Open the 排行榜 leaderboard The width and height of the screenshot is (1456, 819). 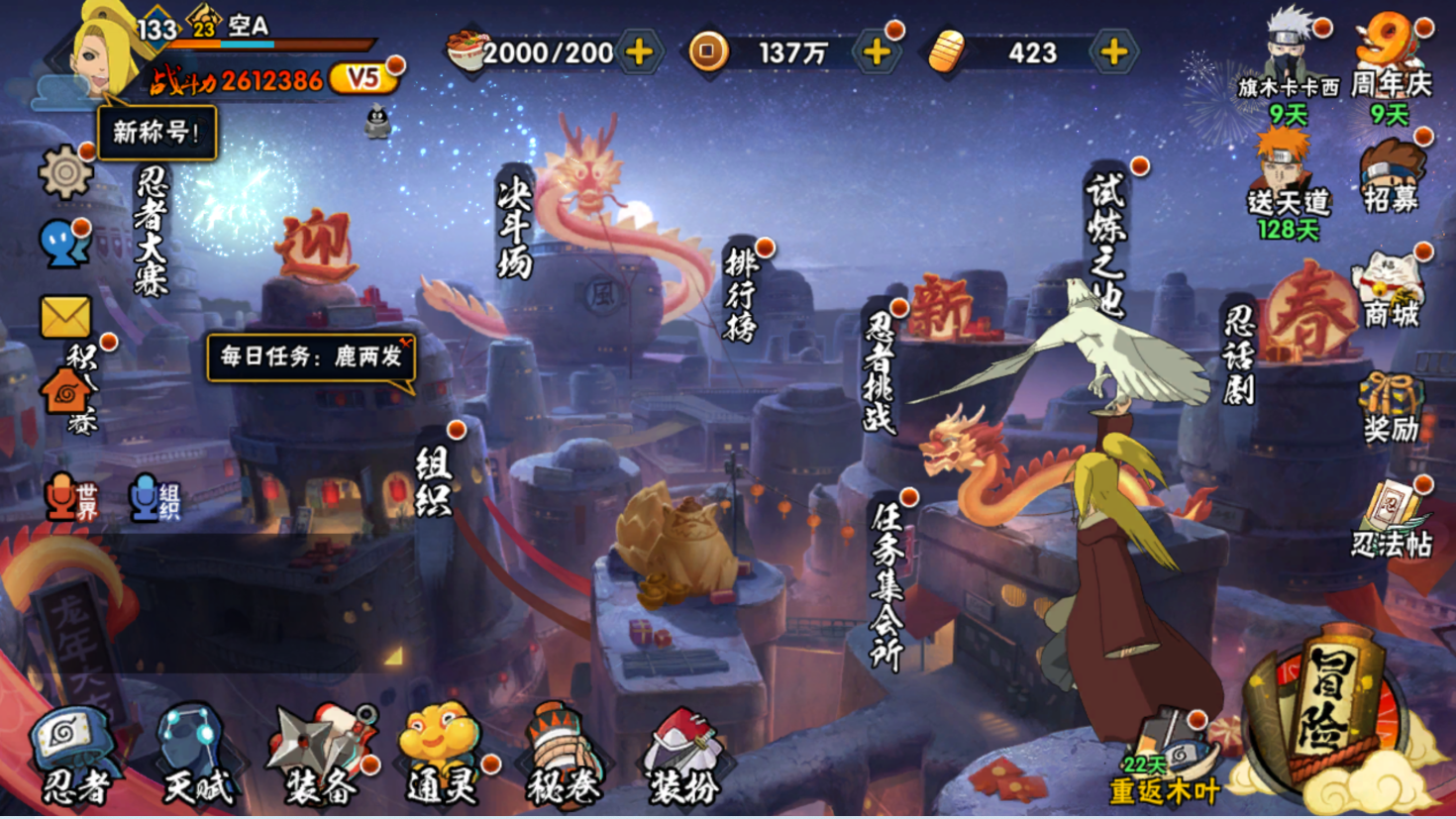click(742, 293)
